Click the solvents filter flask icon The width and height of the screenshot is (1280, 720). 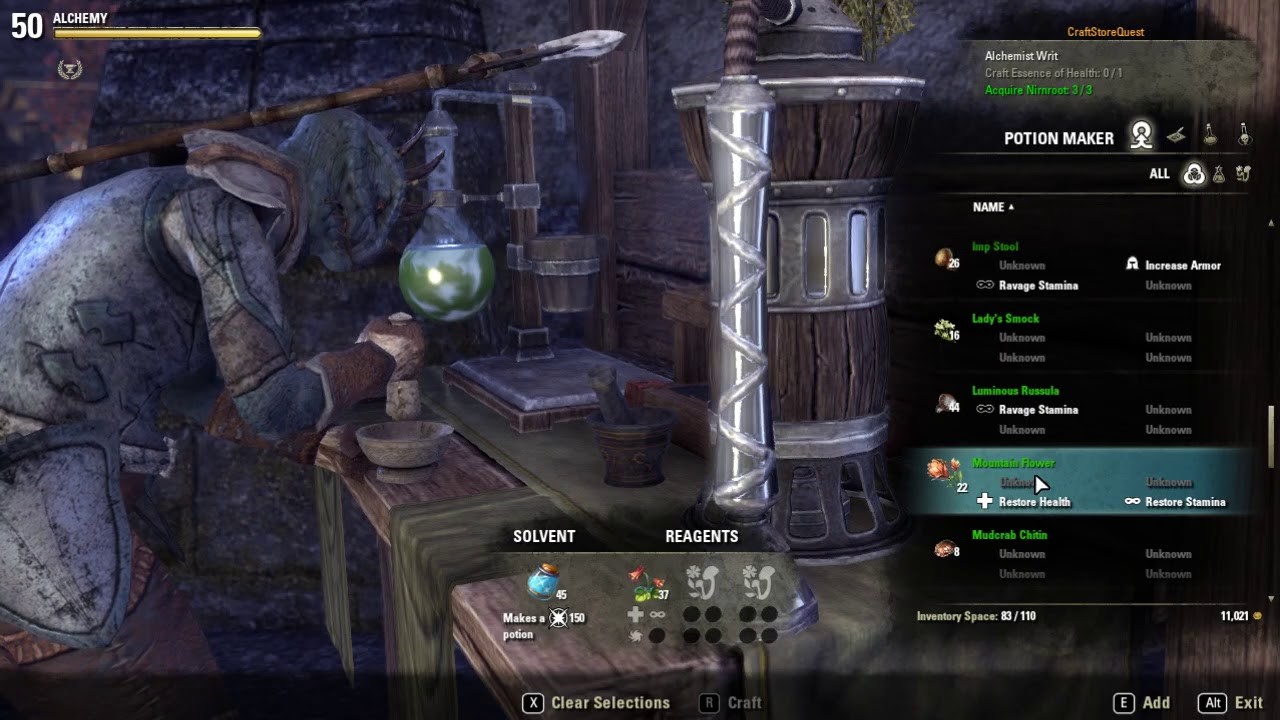(x=1218, y=174)
